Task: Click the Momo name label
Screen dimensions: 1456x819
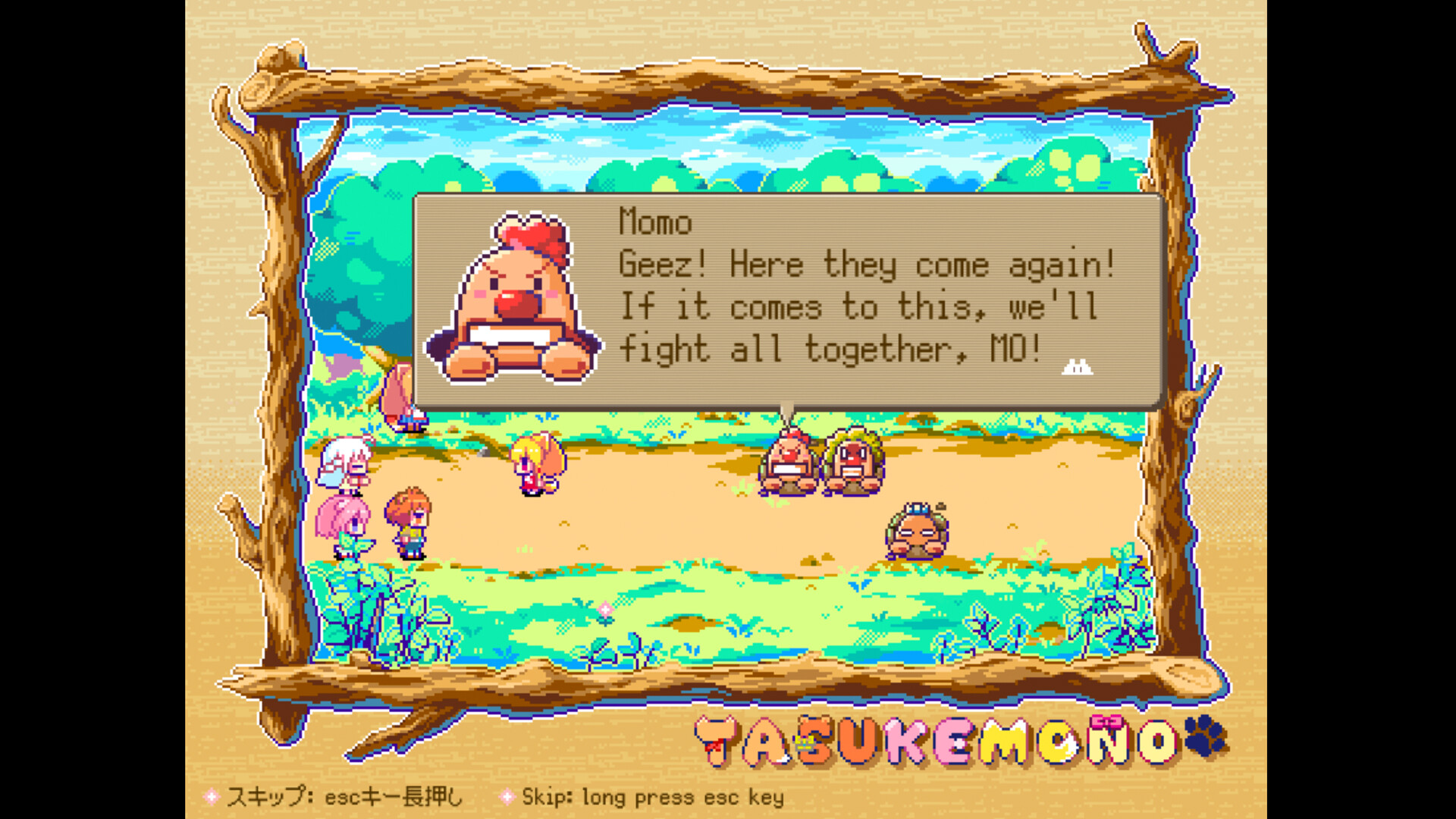Action: [x=654, y=223]
